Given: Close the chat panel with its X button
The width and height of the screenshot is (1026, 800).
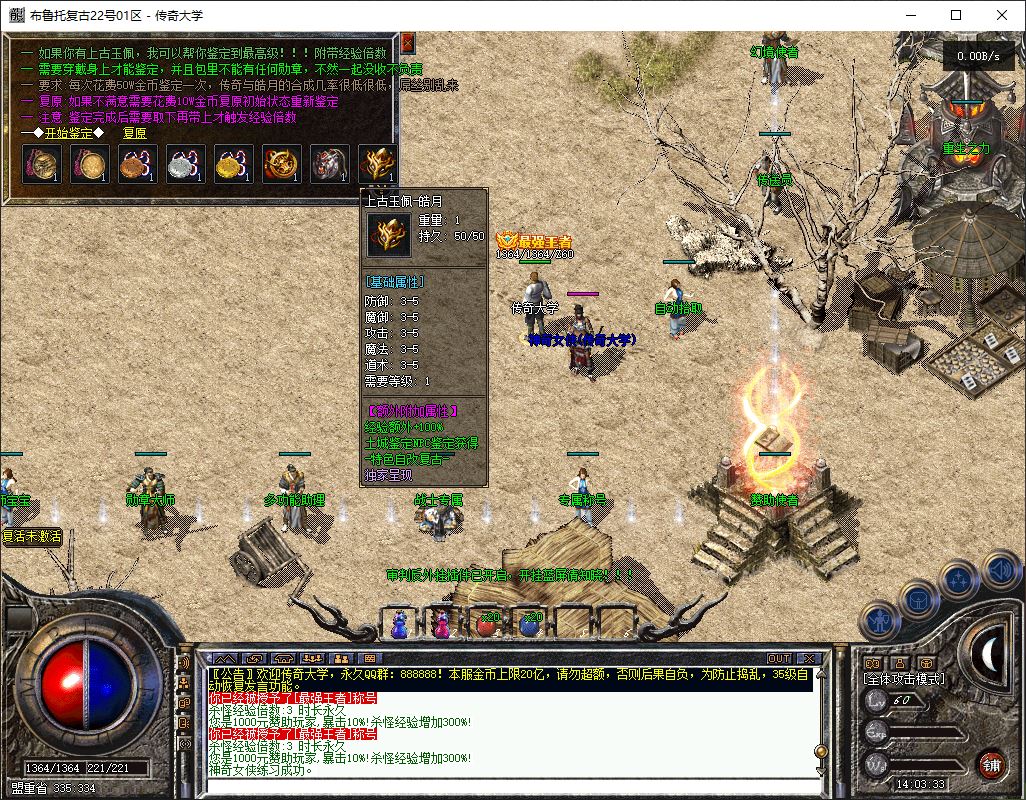Looking at the screenshot, I should (x=808, y=658).
